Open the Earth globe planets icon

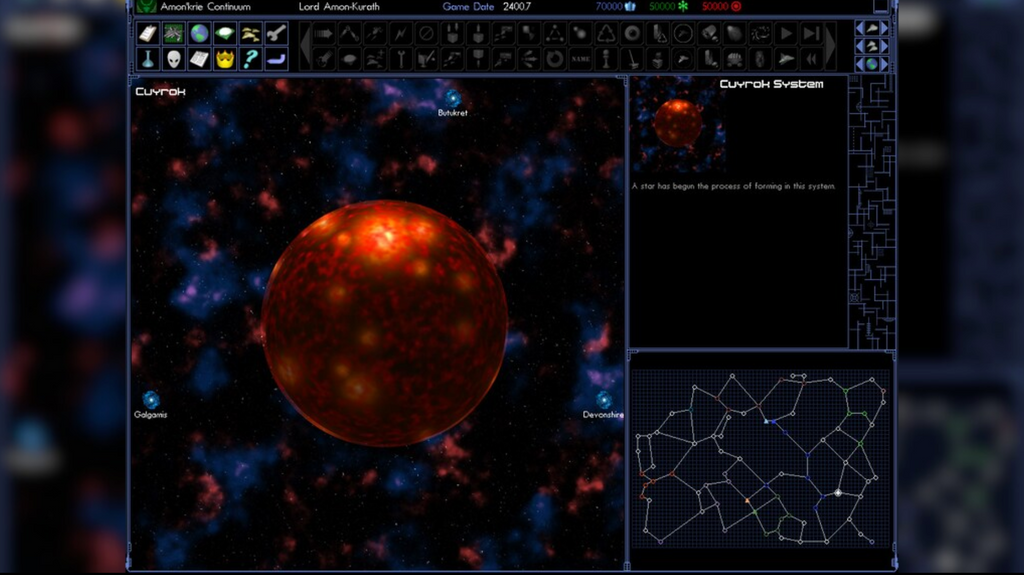click(199, 34)
